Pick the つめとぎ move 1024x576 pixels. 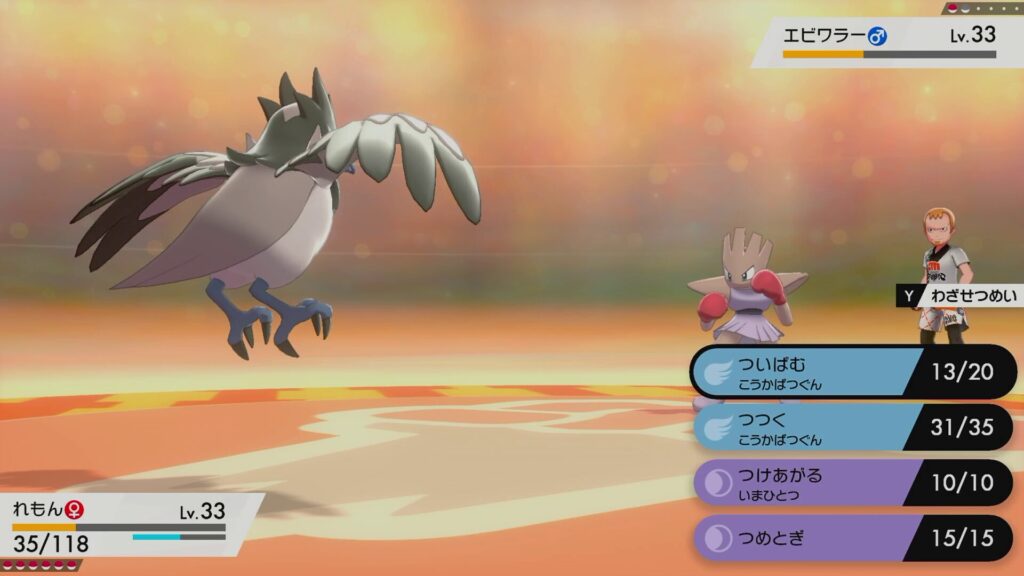click(x=850, y=538)
